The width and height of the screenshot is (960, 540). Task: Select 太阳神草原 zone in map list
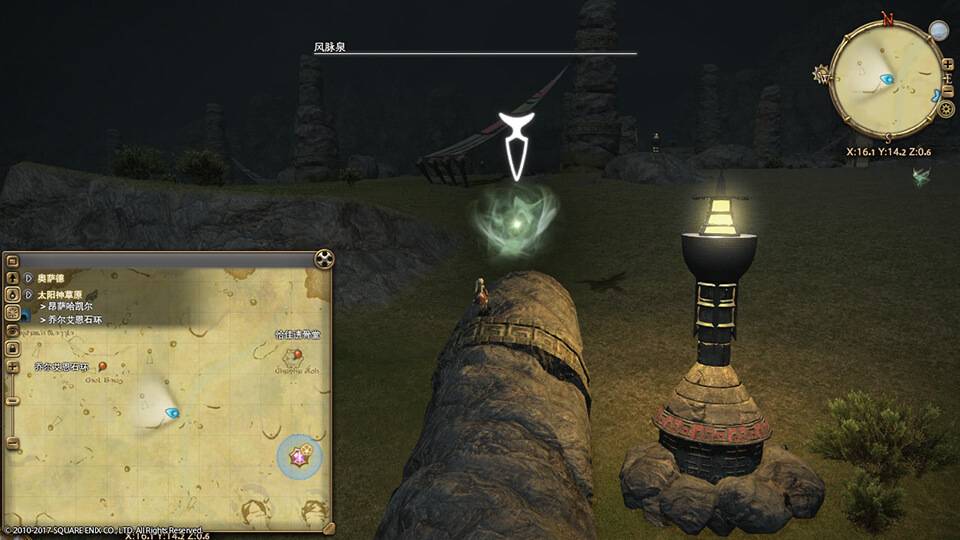point(62,295)
